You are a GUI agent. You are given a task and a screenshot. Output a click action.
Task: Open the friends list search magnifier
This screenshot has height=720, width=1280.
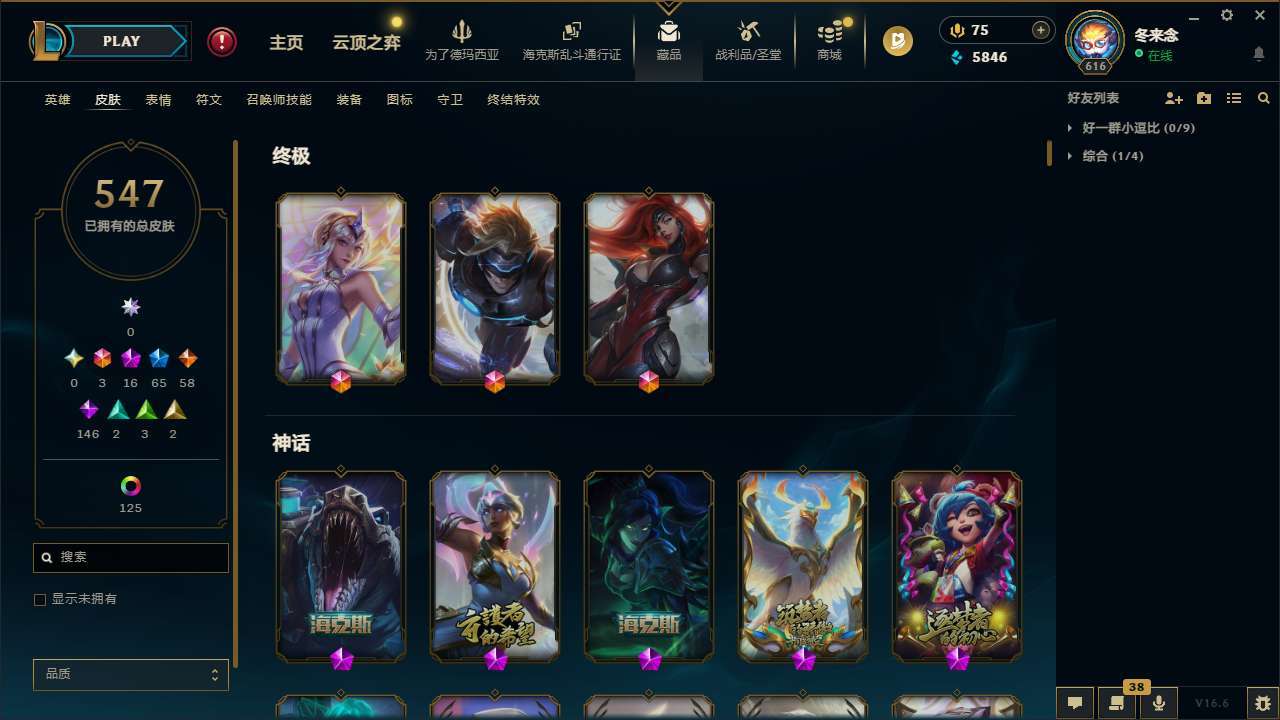click(1264, 98)
